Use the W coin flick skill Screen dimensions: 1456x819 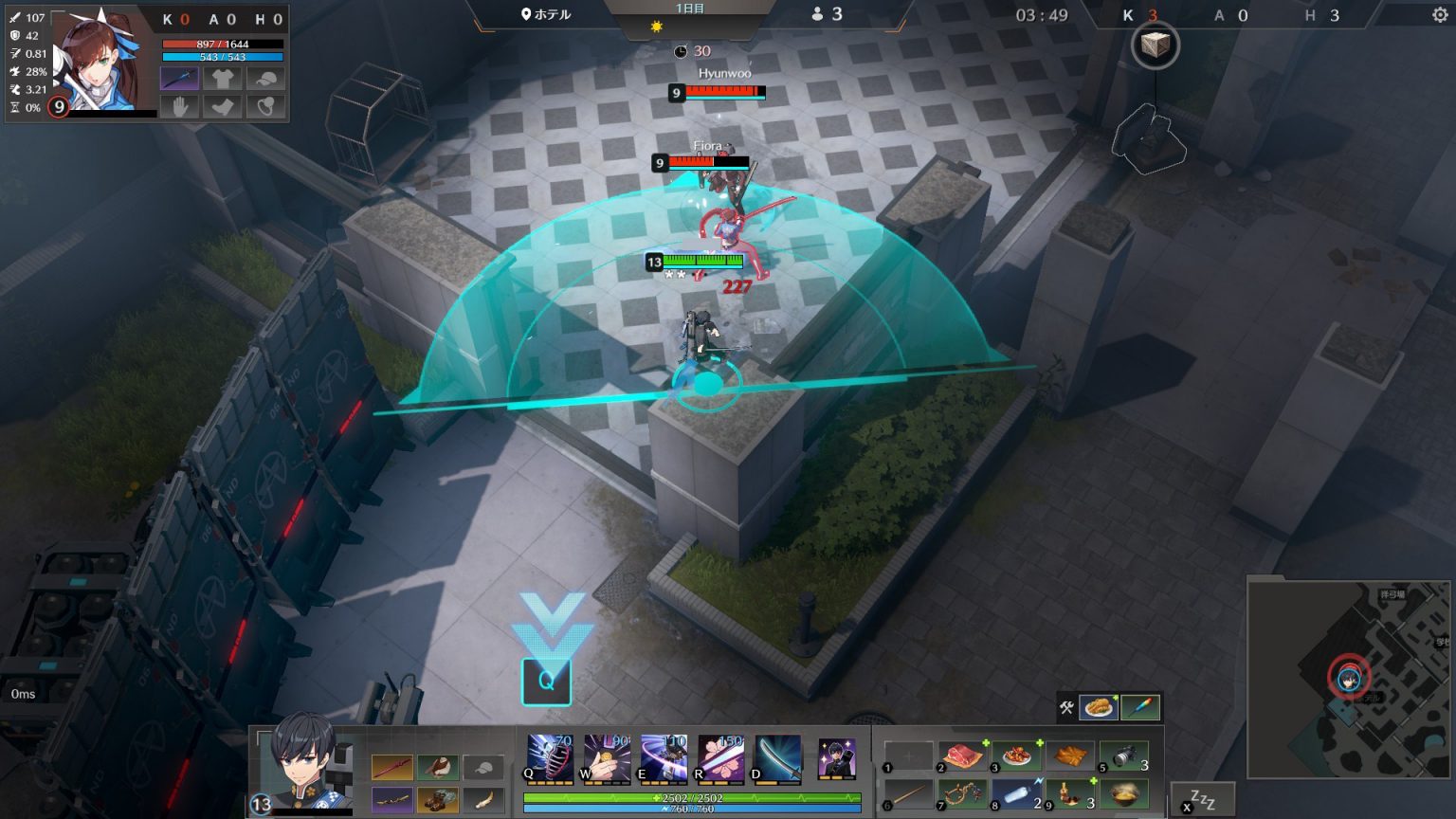point(607,757)
